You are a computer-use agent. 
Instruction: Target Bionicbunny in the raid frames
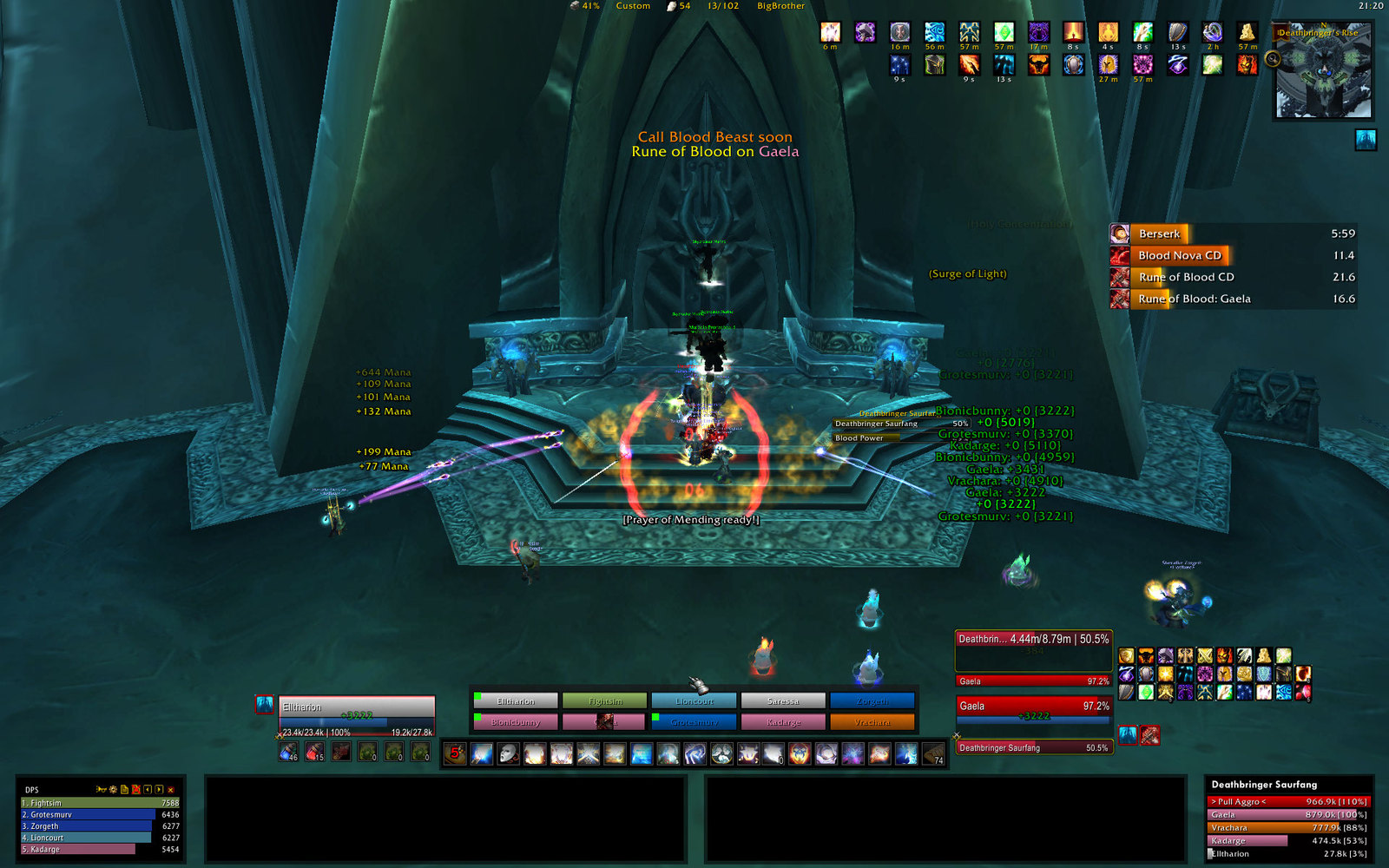coord(516,721)
